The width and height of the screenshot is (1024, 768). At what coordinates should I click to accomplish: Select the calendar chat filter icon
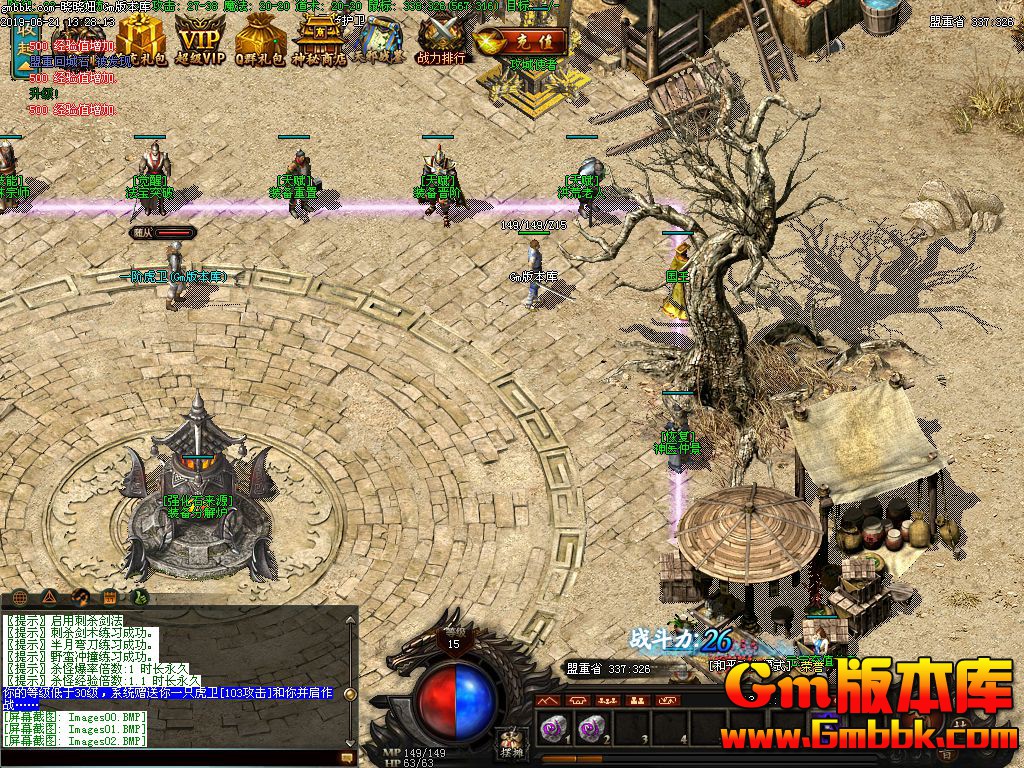(x=109, y=597)
